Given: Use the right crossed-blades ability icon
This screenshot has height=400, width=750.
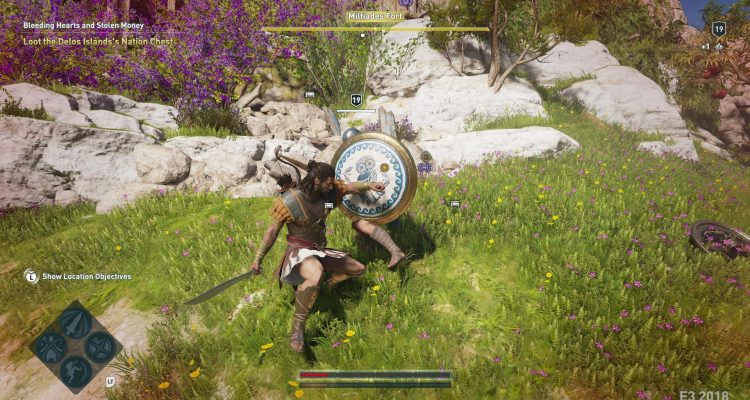Looking at the screenshot, I should (x=101, y=348).
